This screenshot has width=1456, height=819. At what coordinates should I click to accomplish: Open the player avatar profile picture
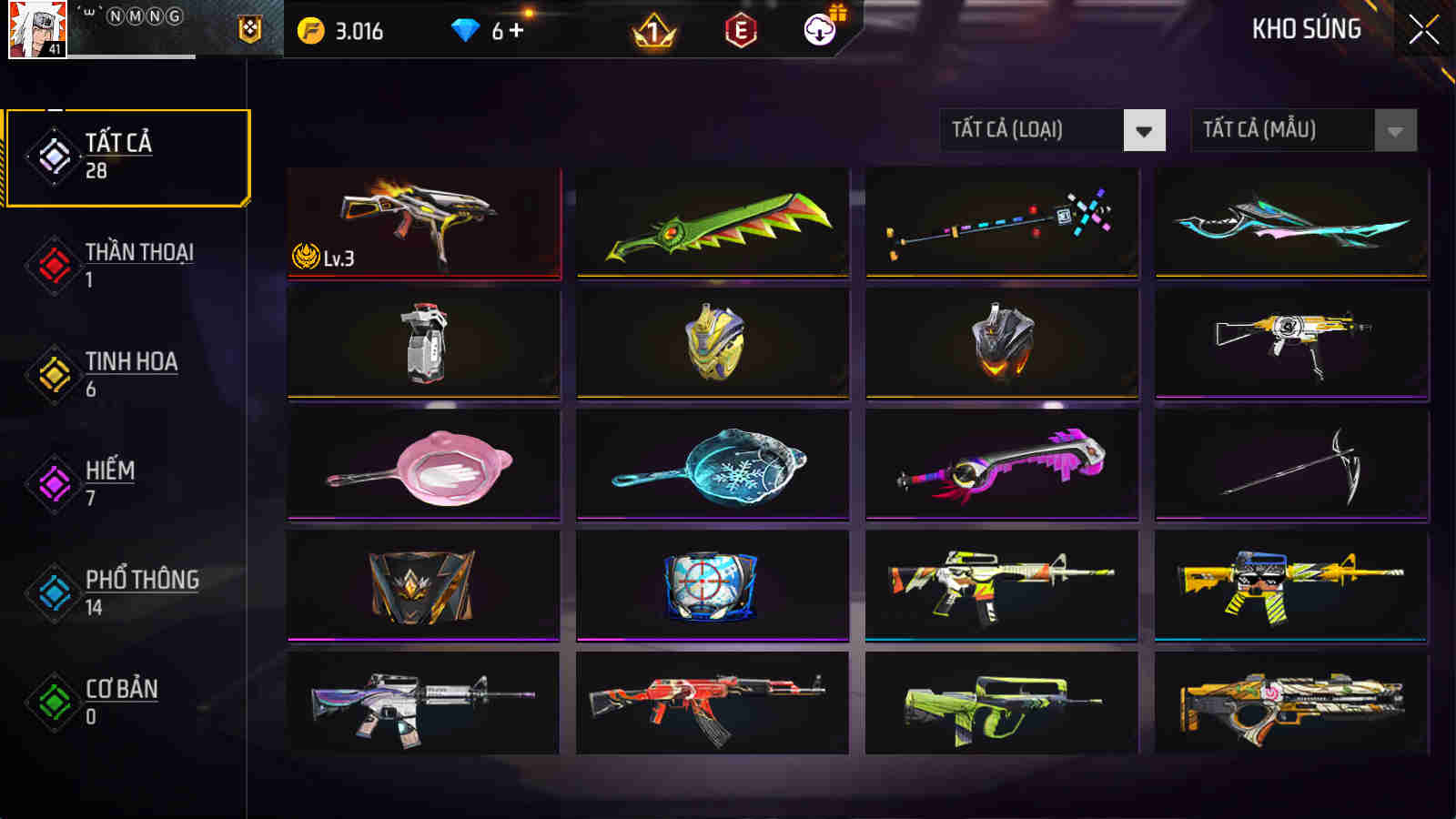(35, 30)
